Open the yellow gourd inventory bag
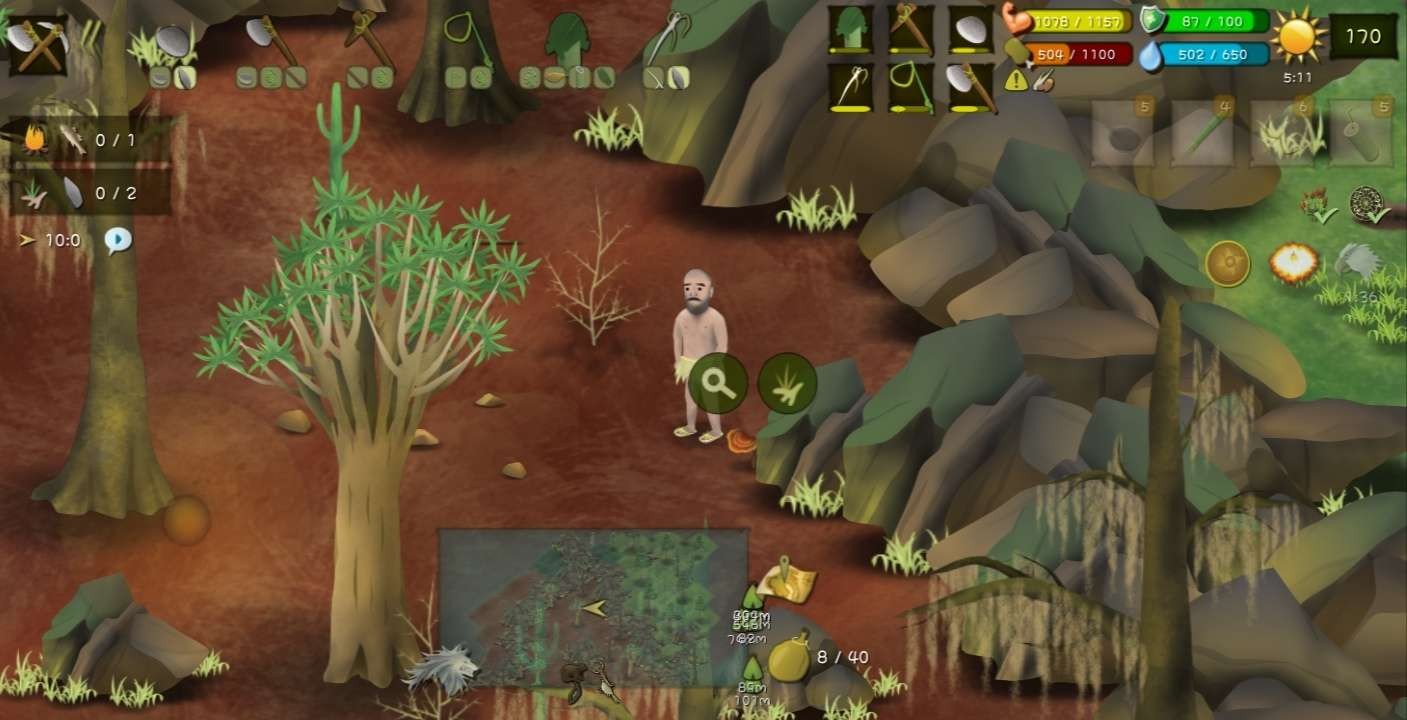Viewport: 1407px width, 720px height. [x=789, y=657]
